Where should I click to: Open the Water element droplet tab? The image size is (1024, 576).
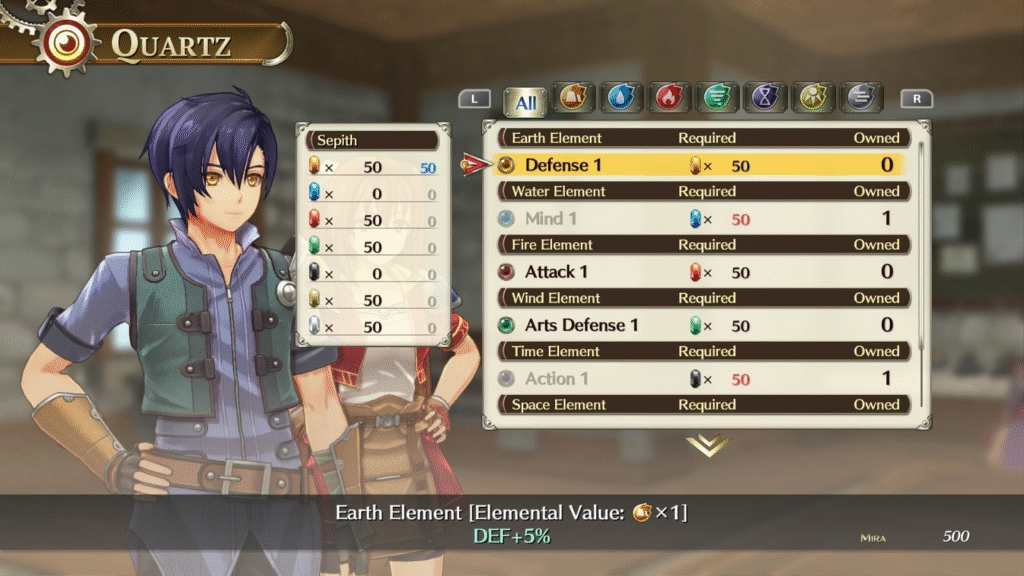pos(621,98)
